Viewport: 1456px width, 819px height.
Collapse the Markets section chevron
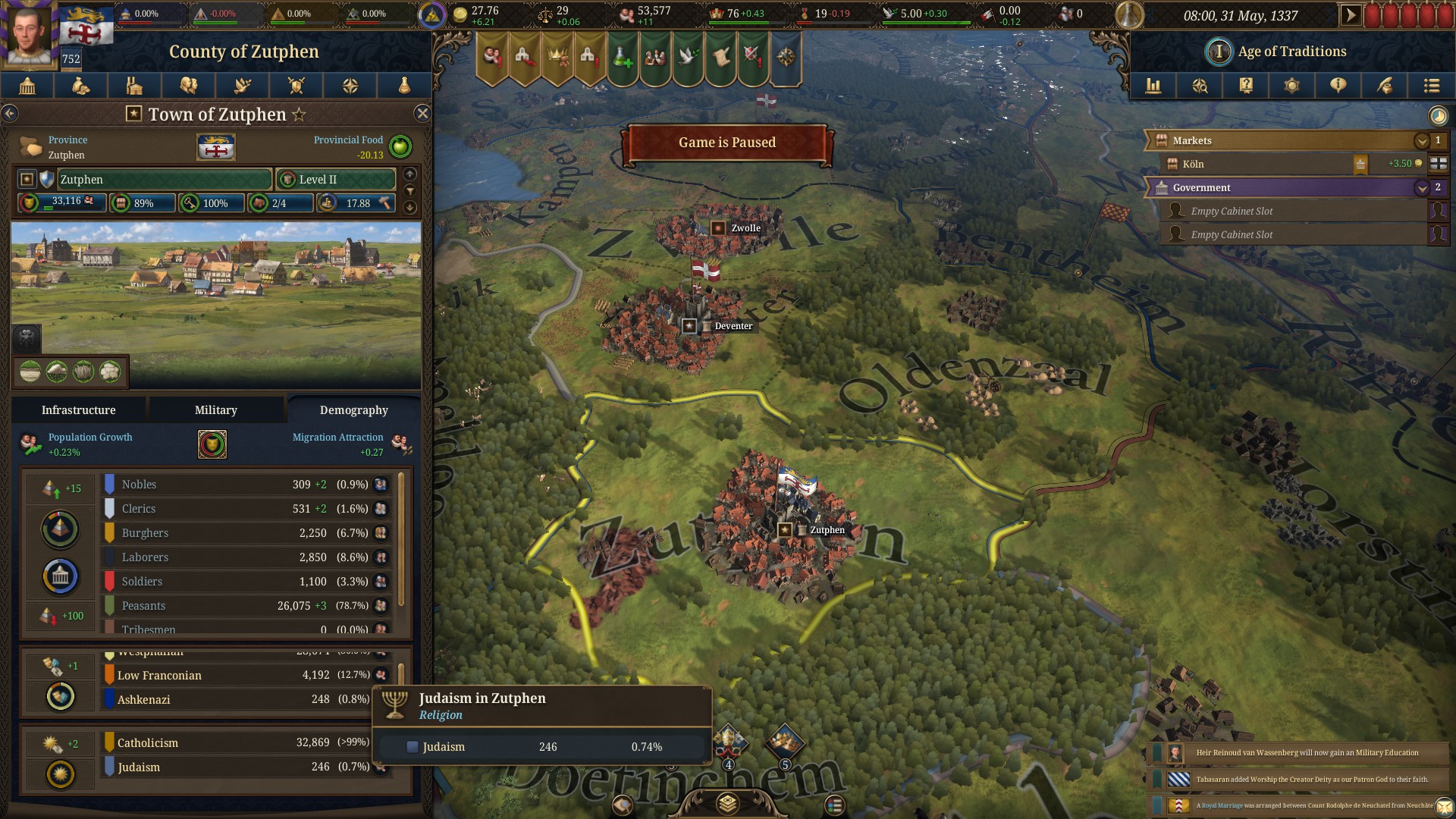click(1422, 140)
